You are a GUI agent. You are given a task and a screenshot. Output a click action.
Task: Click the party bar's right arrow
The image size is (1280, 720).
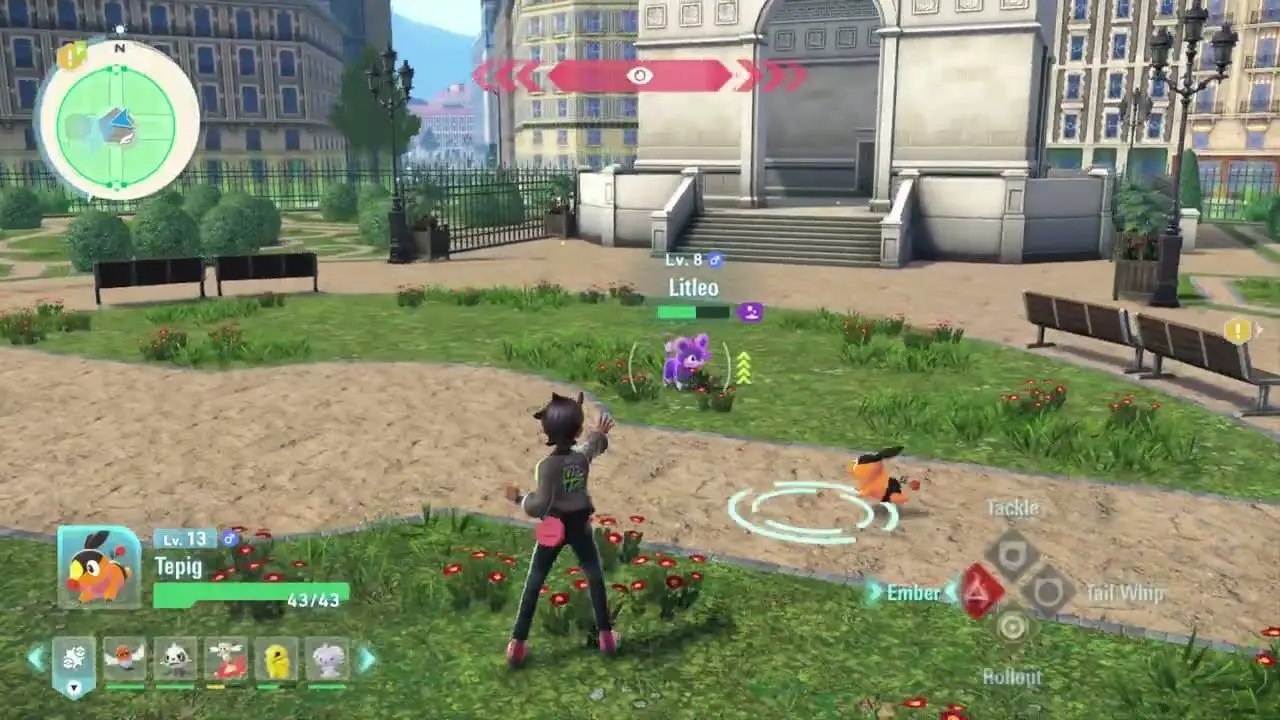pyautogui.click(x=367, y=659)
